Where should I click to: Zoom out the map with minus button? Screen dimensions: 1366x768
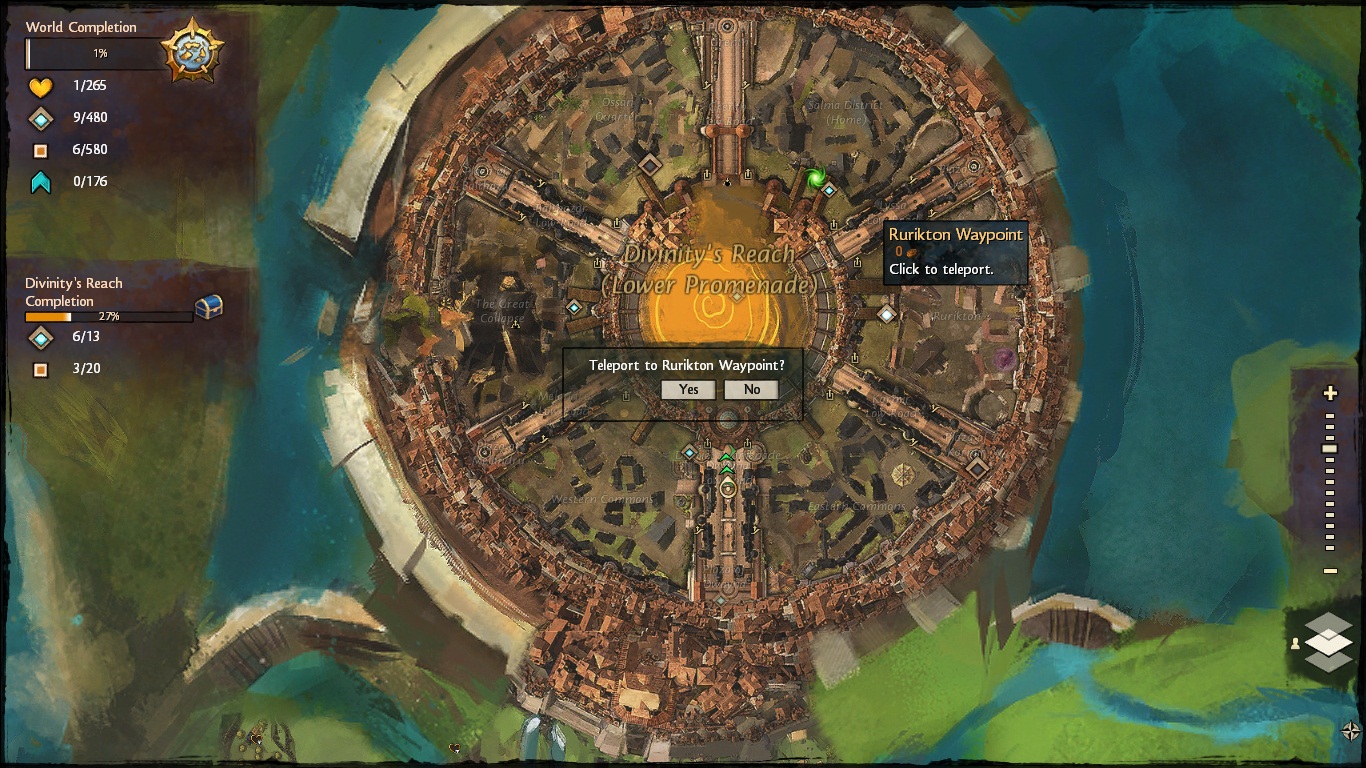click(1330, 571)
